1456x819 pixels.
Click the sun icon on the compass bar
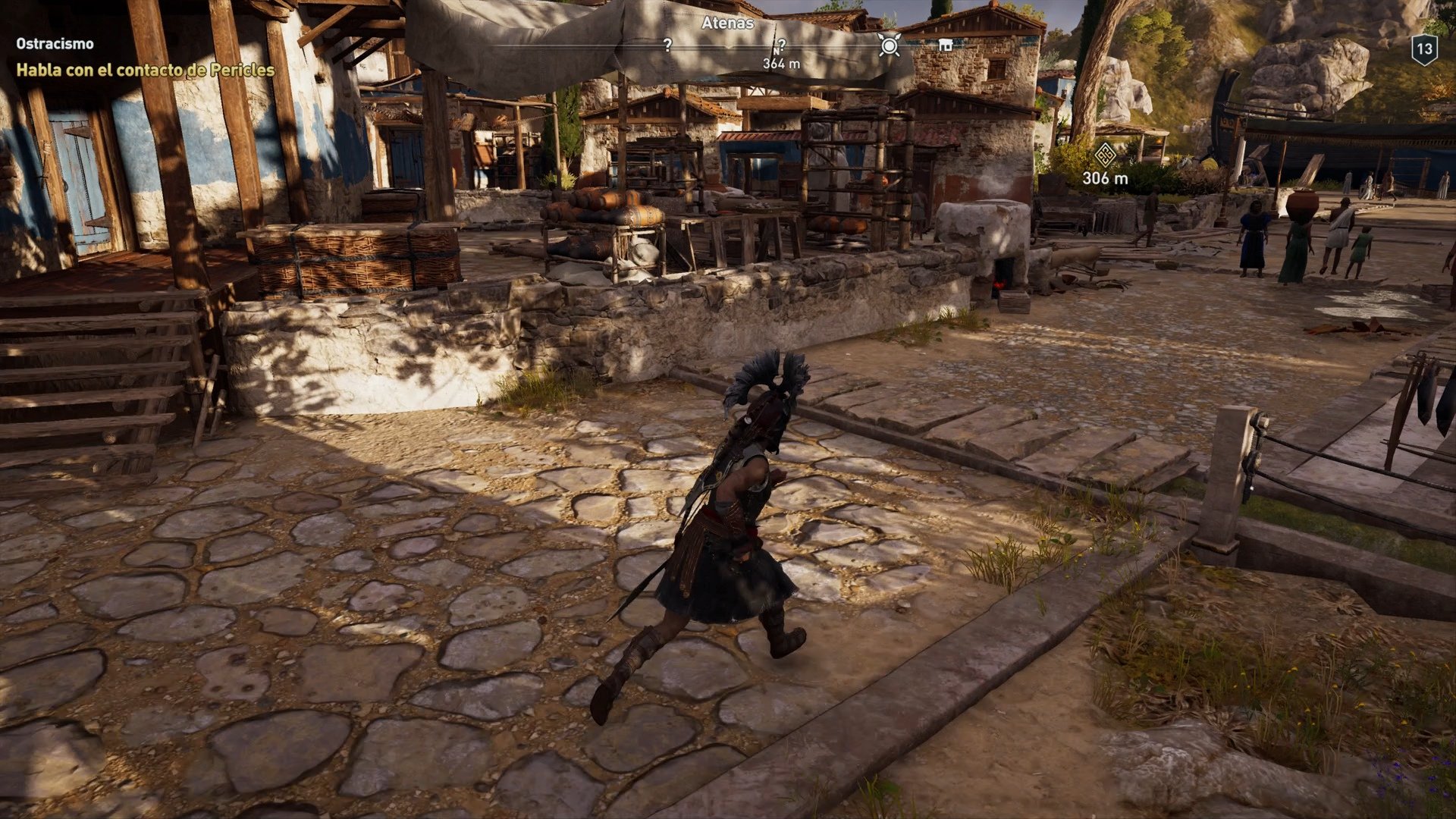pos(889,45)
